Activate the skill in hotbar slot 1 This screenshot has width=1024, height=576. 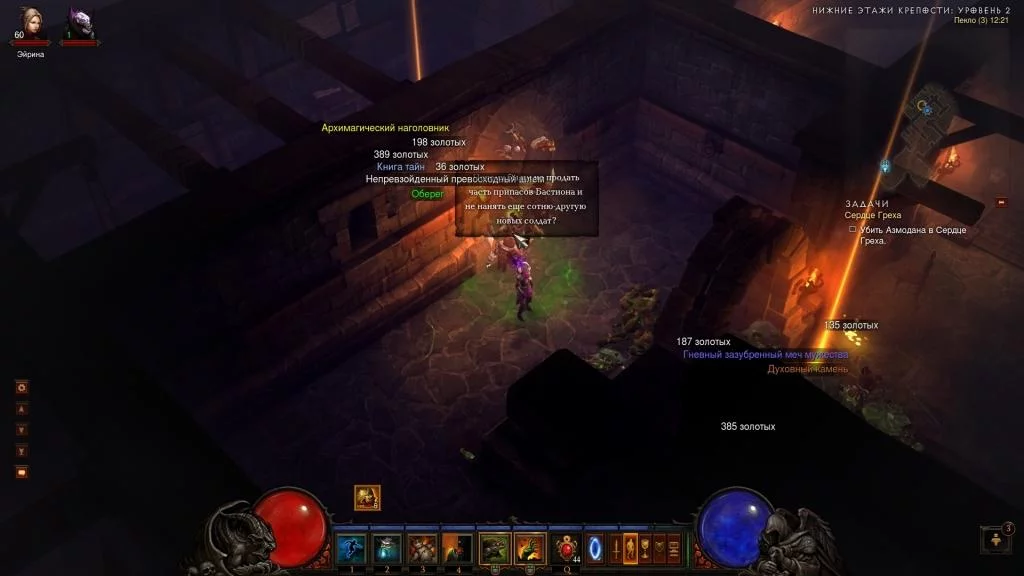[351, 547]
